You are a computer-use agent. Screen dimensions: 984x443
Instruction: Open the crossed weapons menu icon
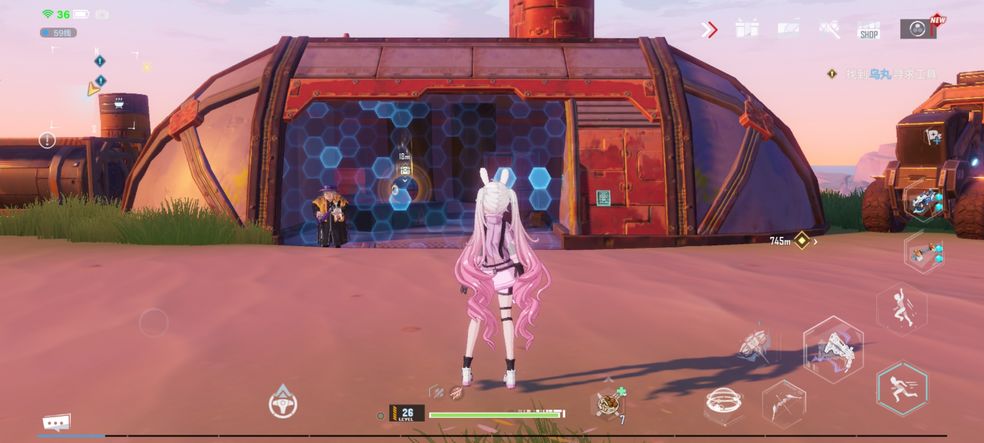pos(829,29)
